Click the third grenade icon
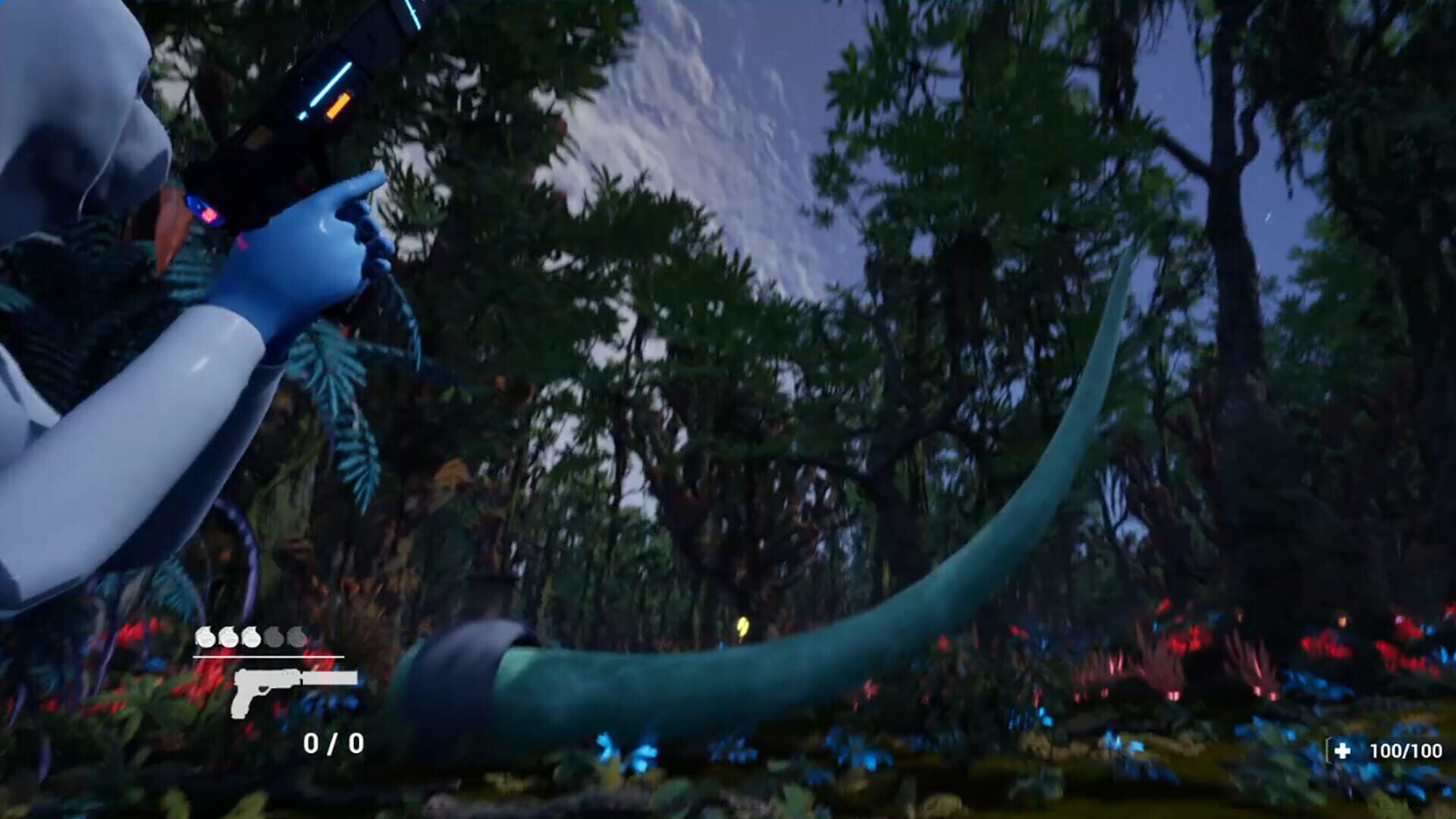 point(251,637)
